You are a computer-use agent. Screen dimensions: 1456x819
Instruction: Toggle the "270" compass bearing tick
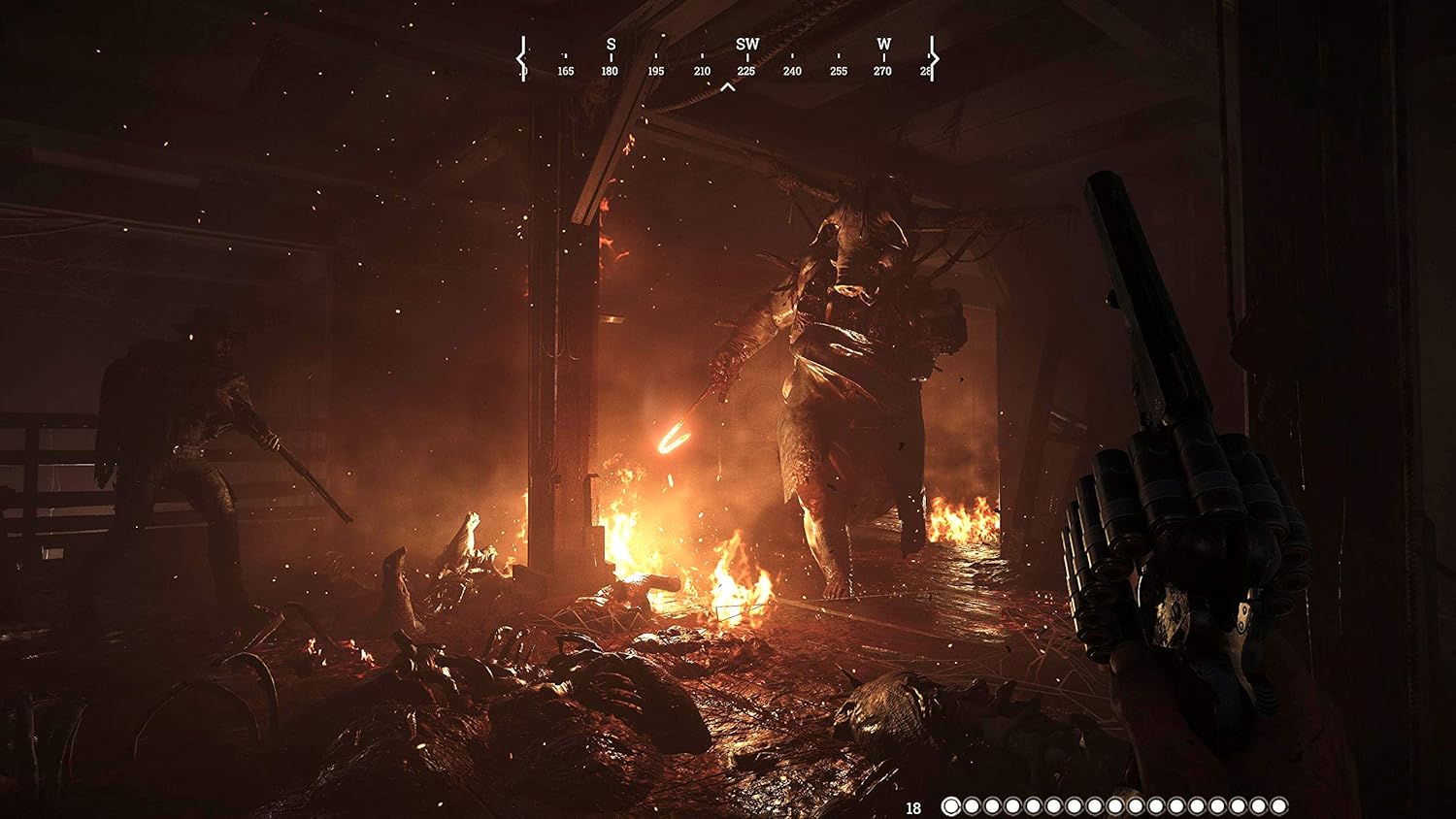click(883, 70)
